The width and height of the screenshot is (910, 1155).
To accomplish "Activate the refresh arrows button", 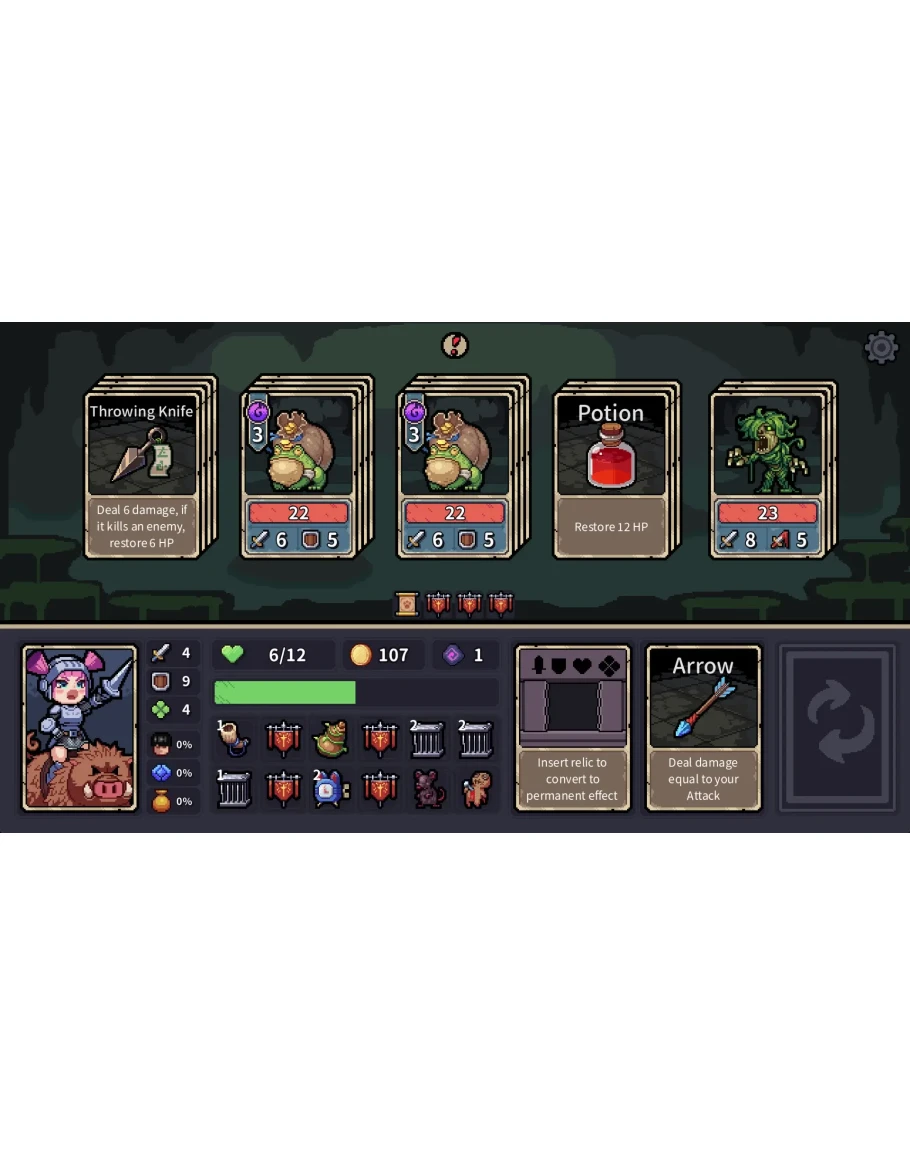I will (x=838, y=727).
